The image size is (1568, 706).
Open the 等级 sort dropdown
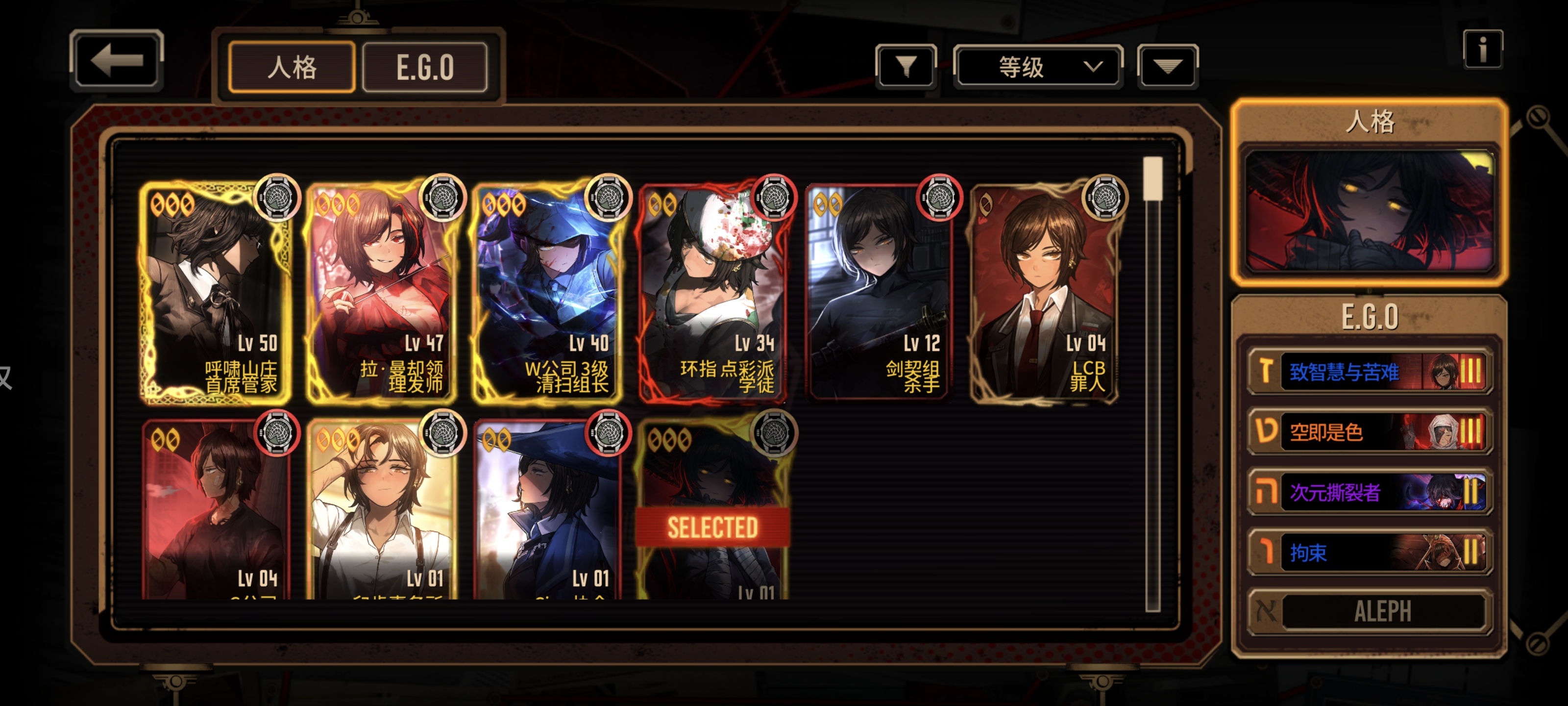coord(1038,66)
